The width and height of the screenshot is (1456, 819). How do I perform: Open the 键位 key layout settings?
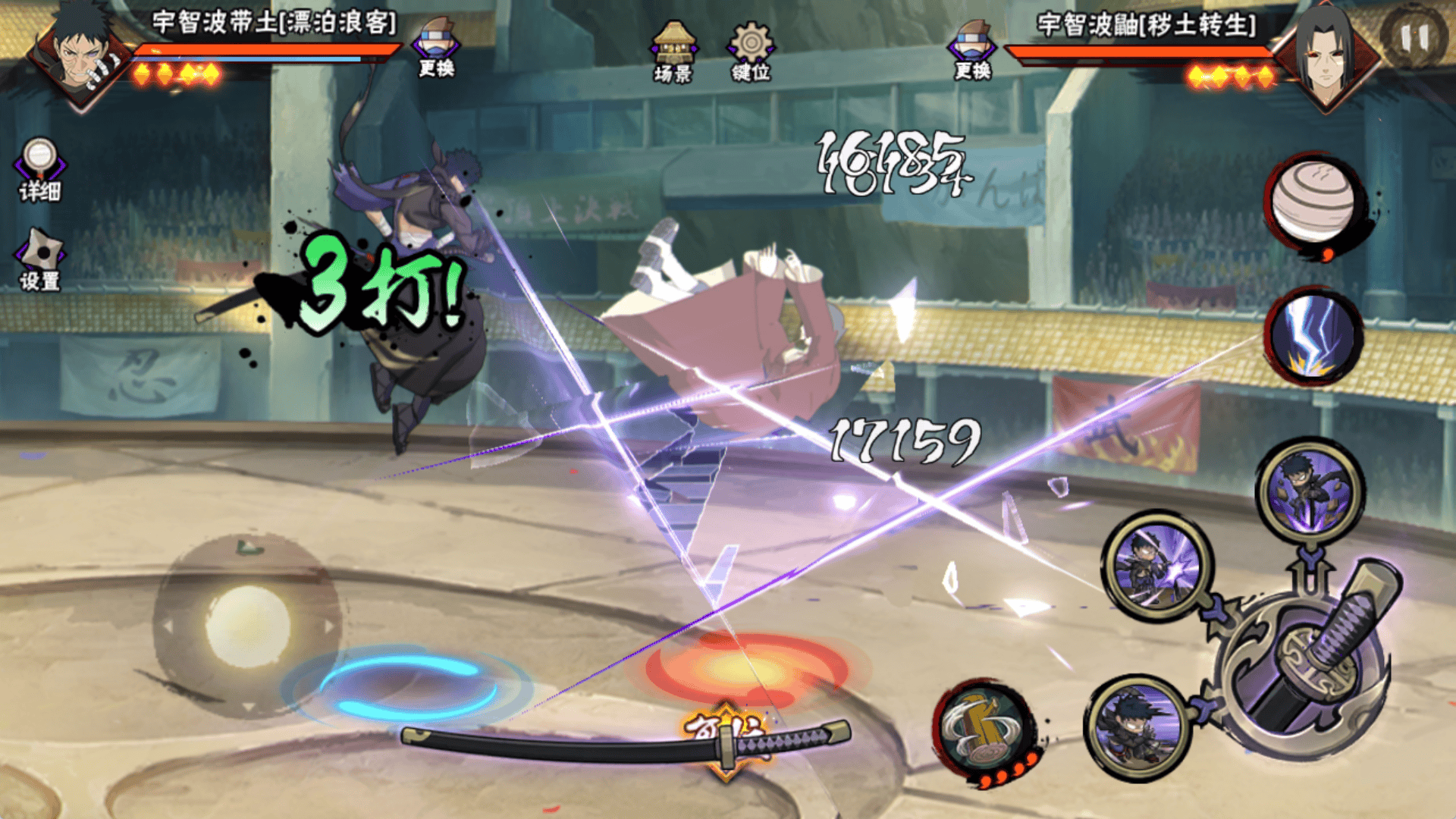click(x=751, y=51)
